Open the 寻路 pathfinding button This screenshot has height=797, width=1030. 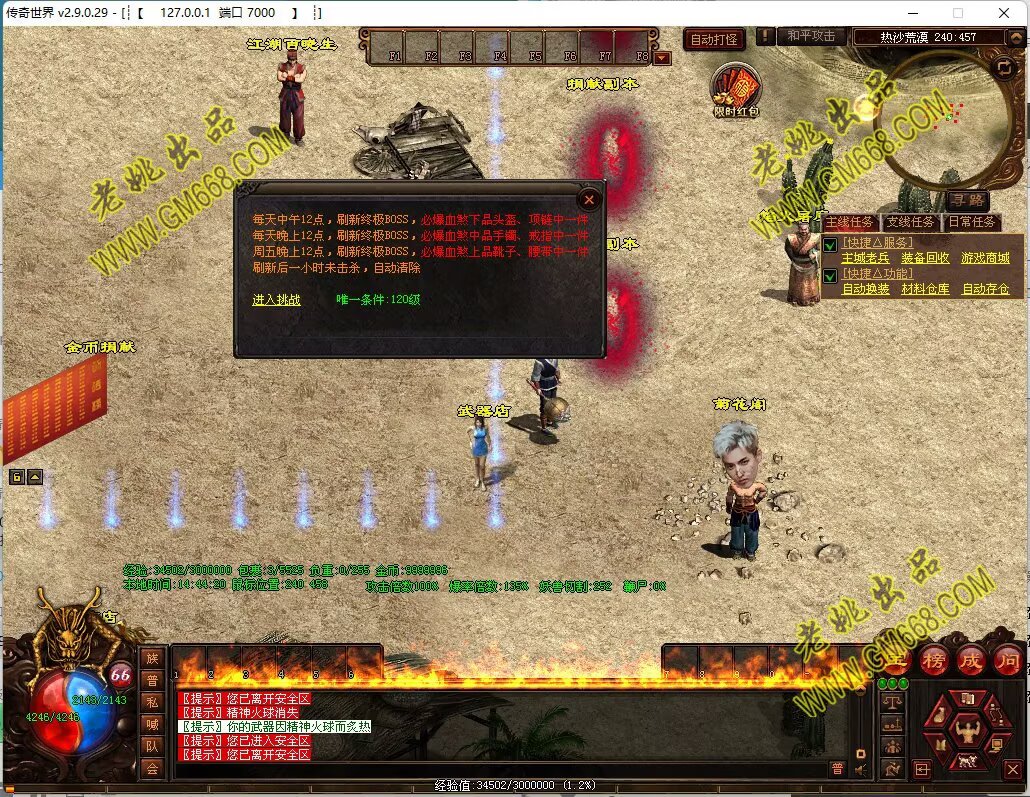point(967,201)
